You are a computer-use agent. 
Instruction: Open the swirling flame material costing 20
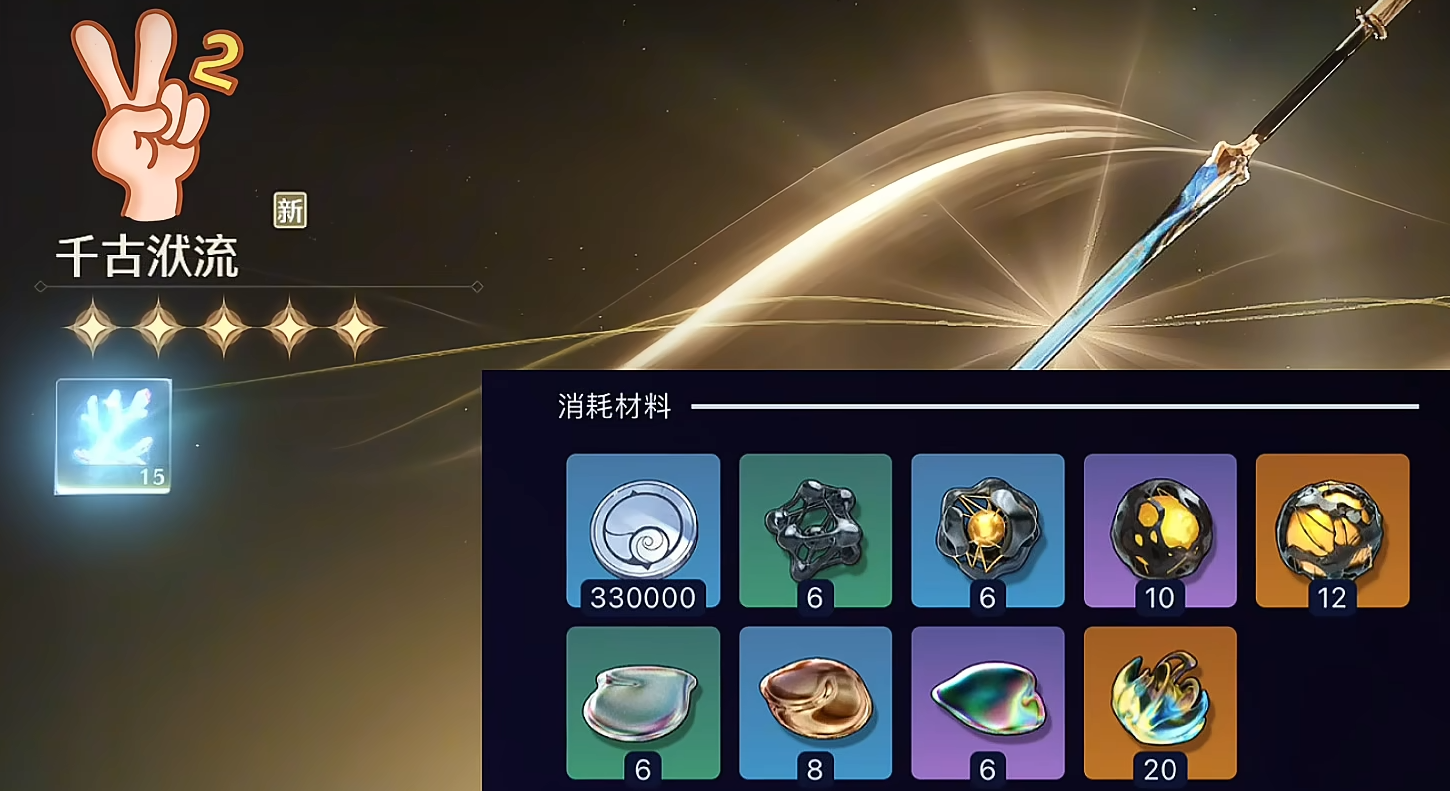pos(1160,700)
